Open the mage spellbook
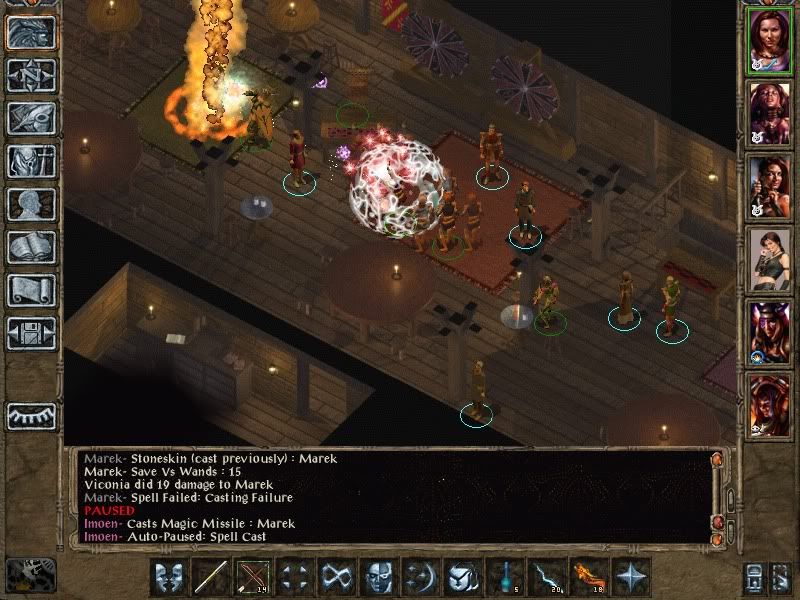This screenshot has width=800, height=600. pyautogui.click(x=31, y=247)
